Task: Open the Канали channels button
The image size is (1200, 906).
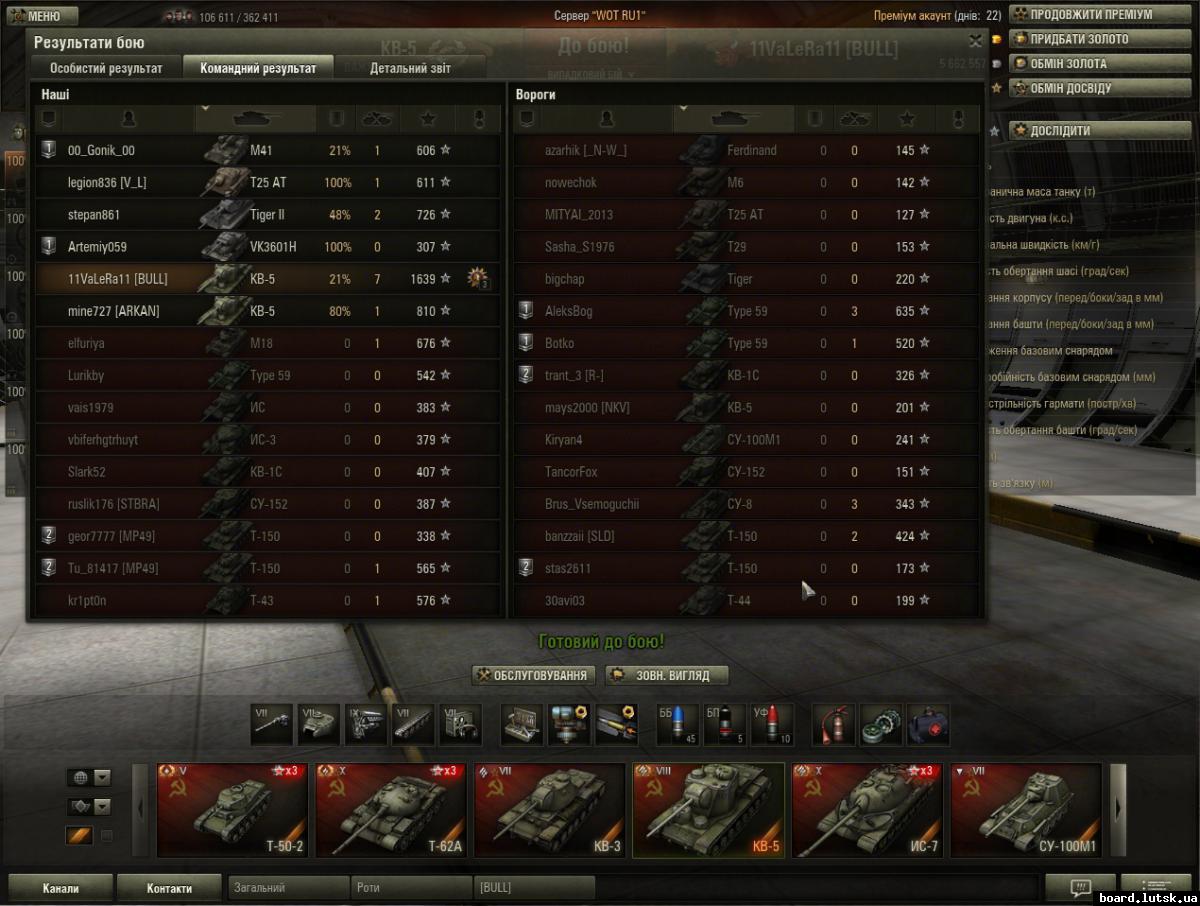Action: 60,888
